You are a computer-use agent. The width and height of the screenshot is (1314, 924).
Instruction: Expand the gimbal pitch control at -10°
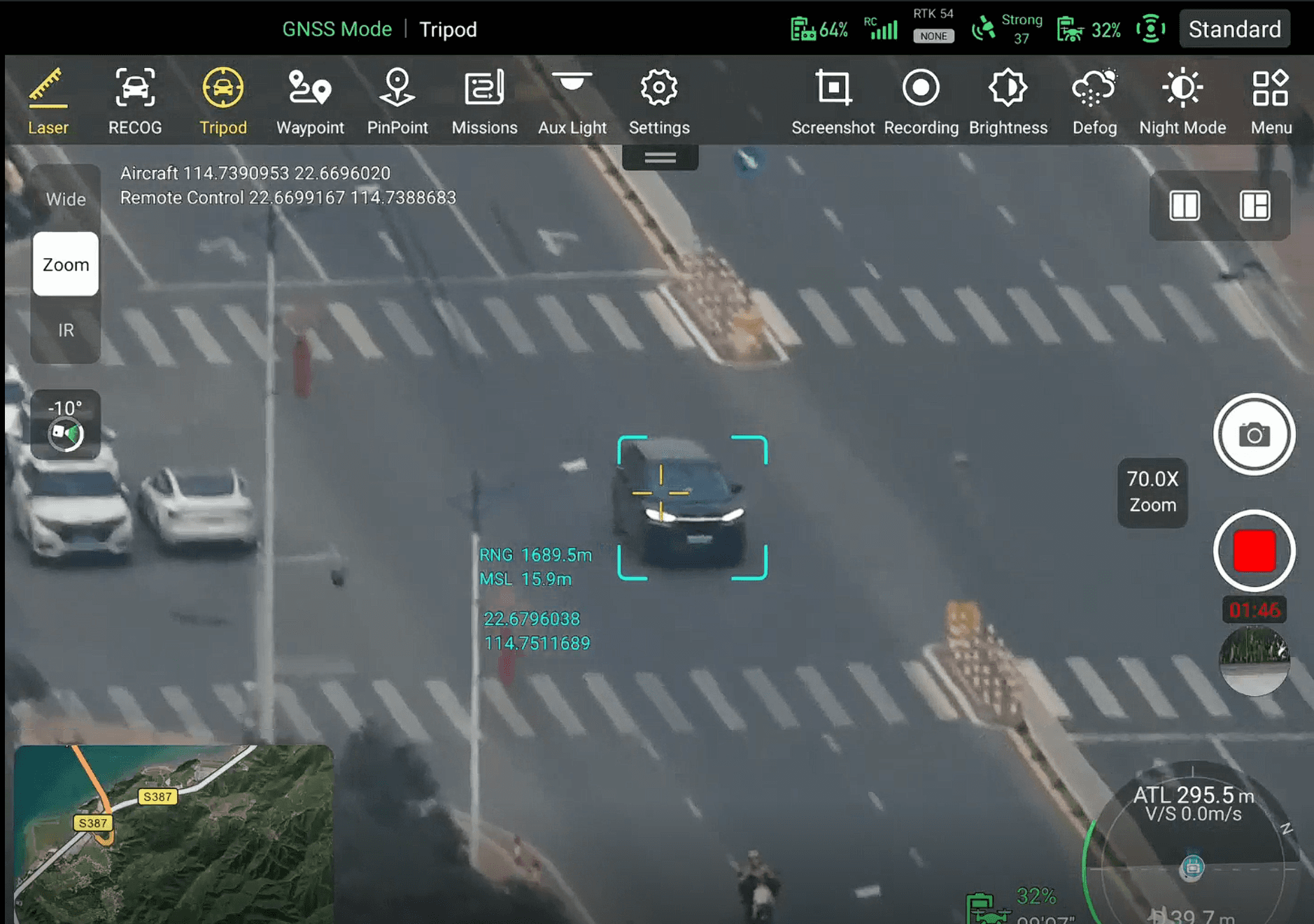64,425
